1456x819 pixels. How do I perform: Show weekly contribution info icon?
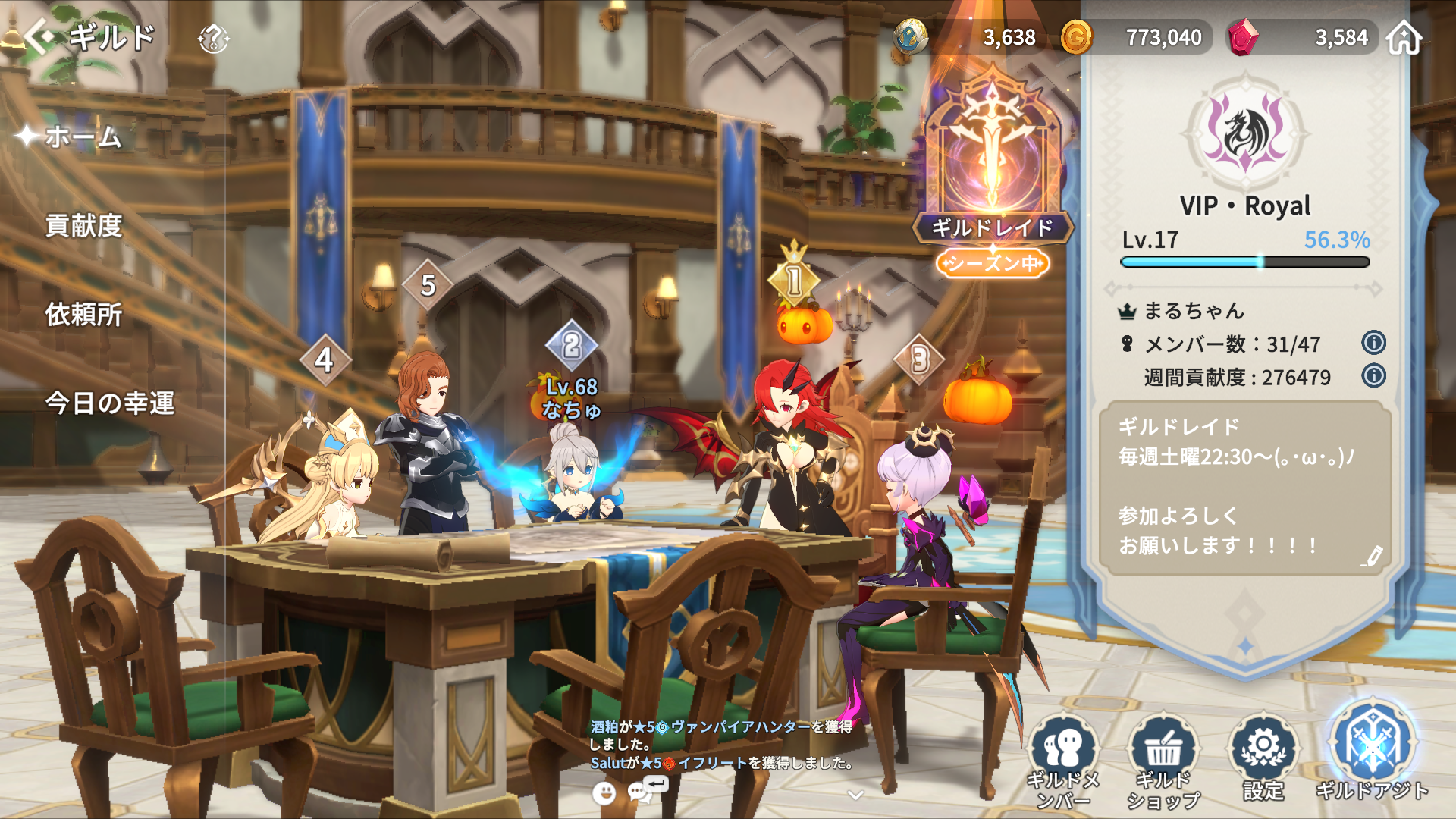tap(1373, 375)
